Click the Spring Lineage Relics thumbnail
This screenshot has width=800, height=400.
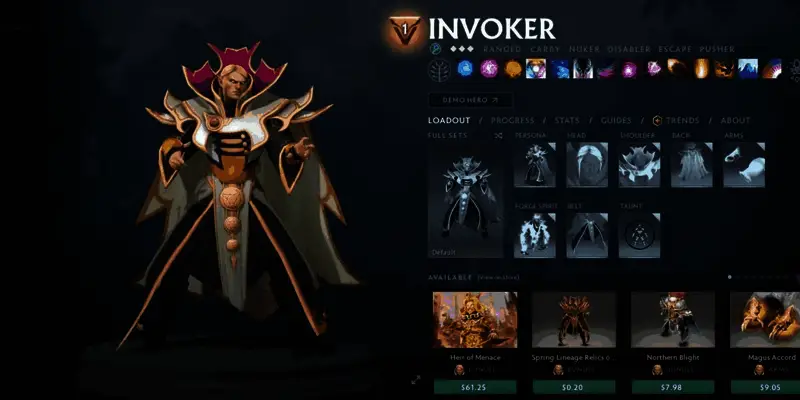pos(573,320)
